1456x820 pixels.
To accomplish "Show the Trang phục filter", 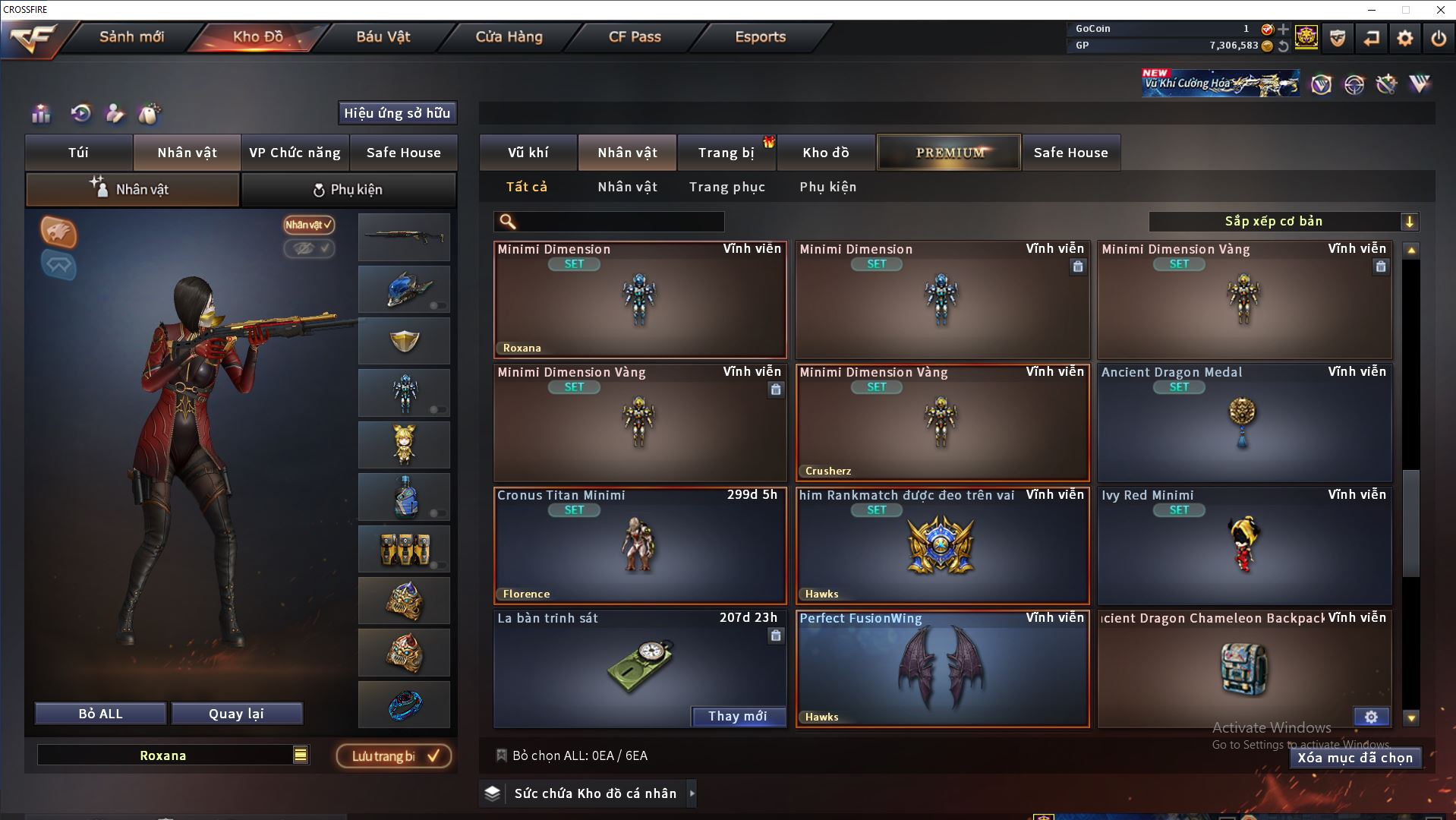I will [726, 187].
